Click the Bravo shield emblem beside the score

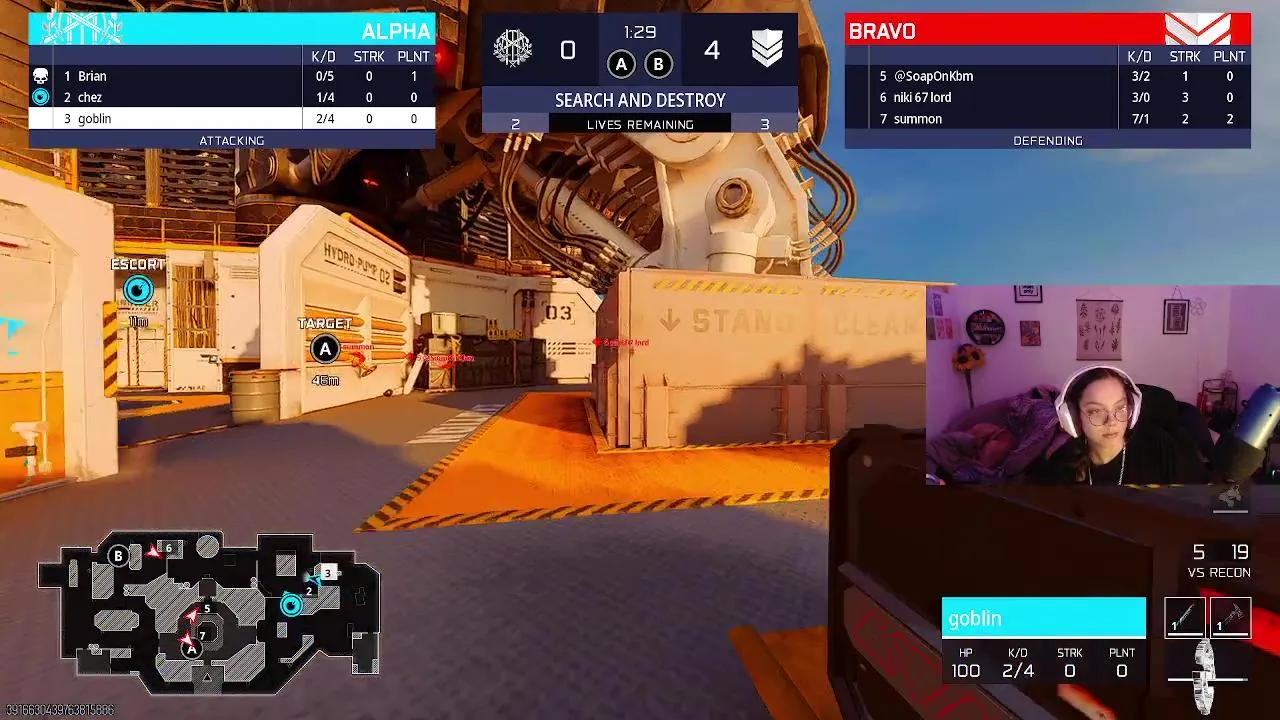767,48
